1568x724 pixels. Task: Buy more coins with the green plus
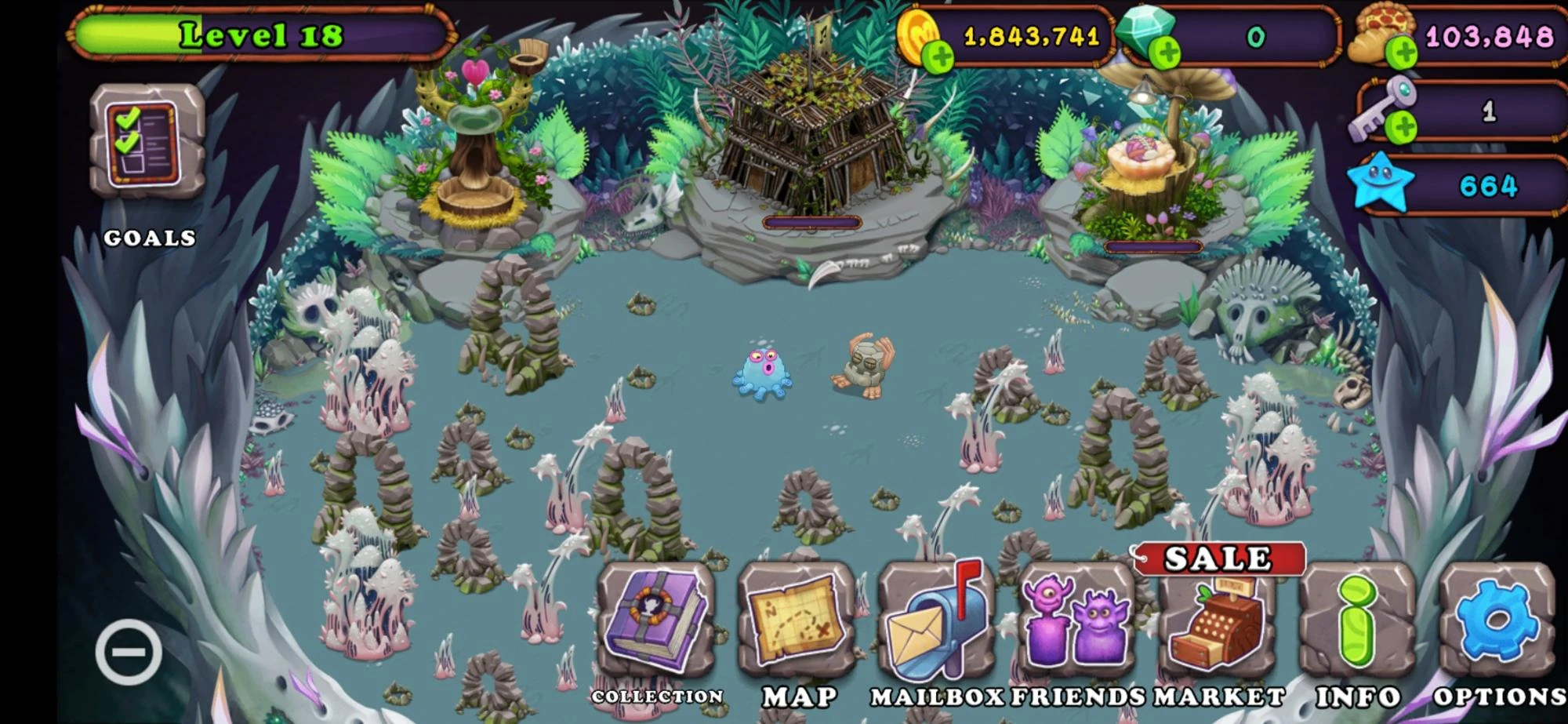(940, 56)
